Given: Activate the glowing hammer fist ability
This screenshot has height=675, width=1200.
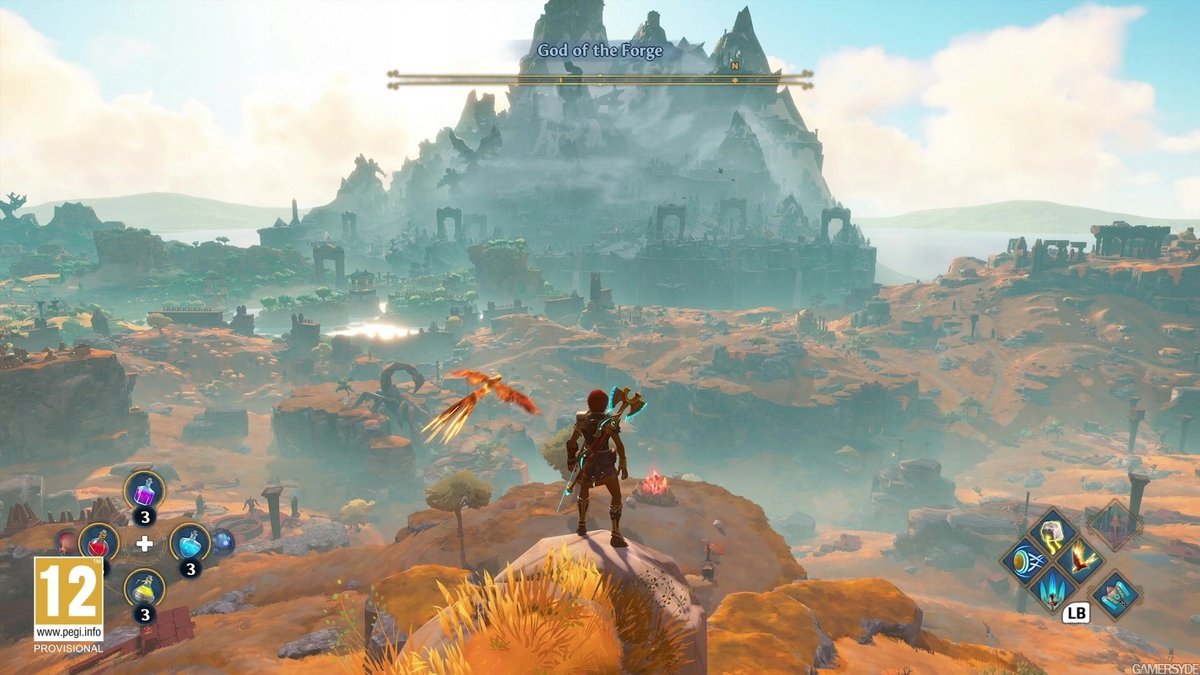Looking at the screenshot, I should (x=1052, y=531).
